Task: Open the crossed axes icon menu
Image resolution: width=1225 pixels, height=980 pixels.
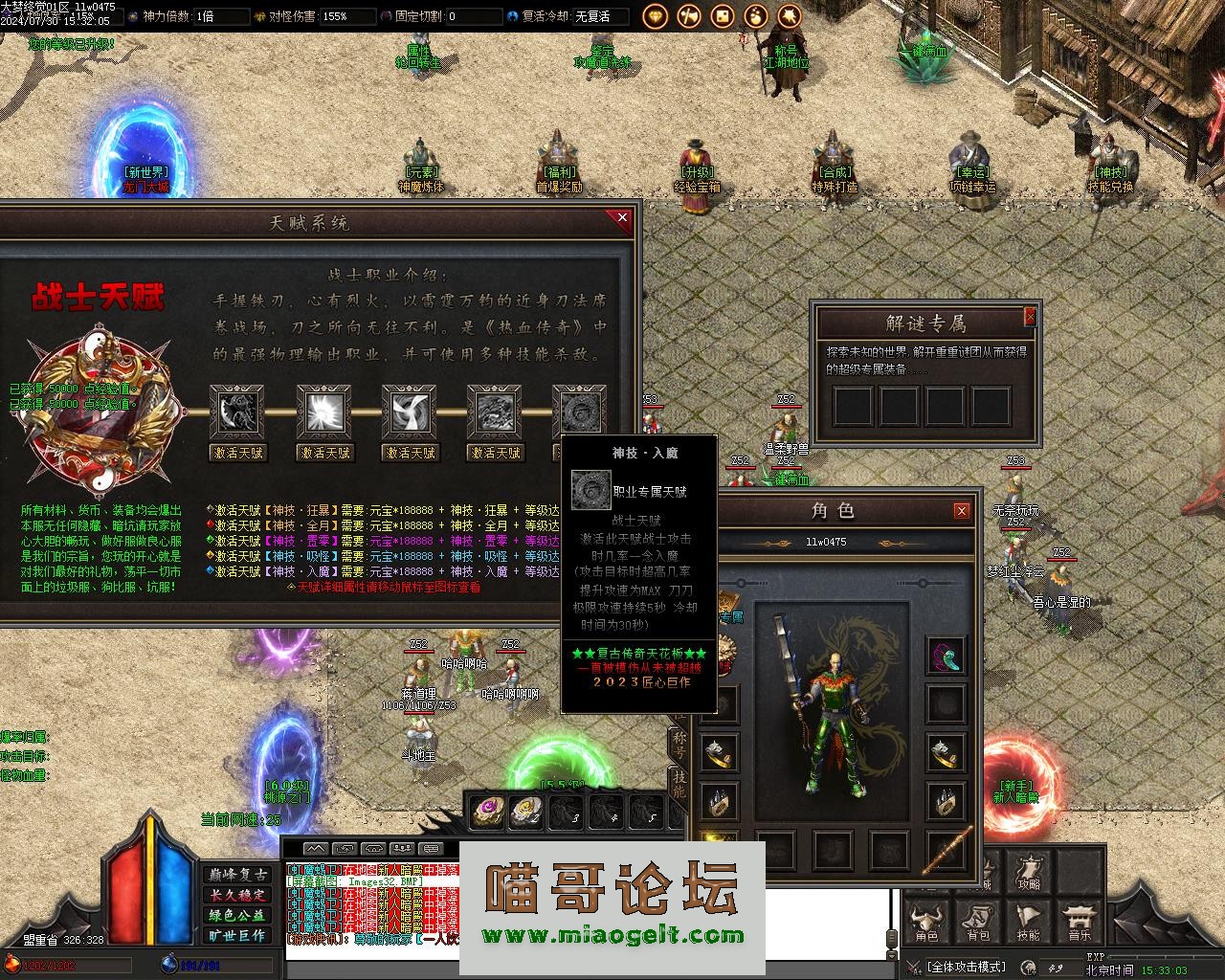Action: (x=689, y=15)
